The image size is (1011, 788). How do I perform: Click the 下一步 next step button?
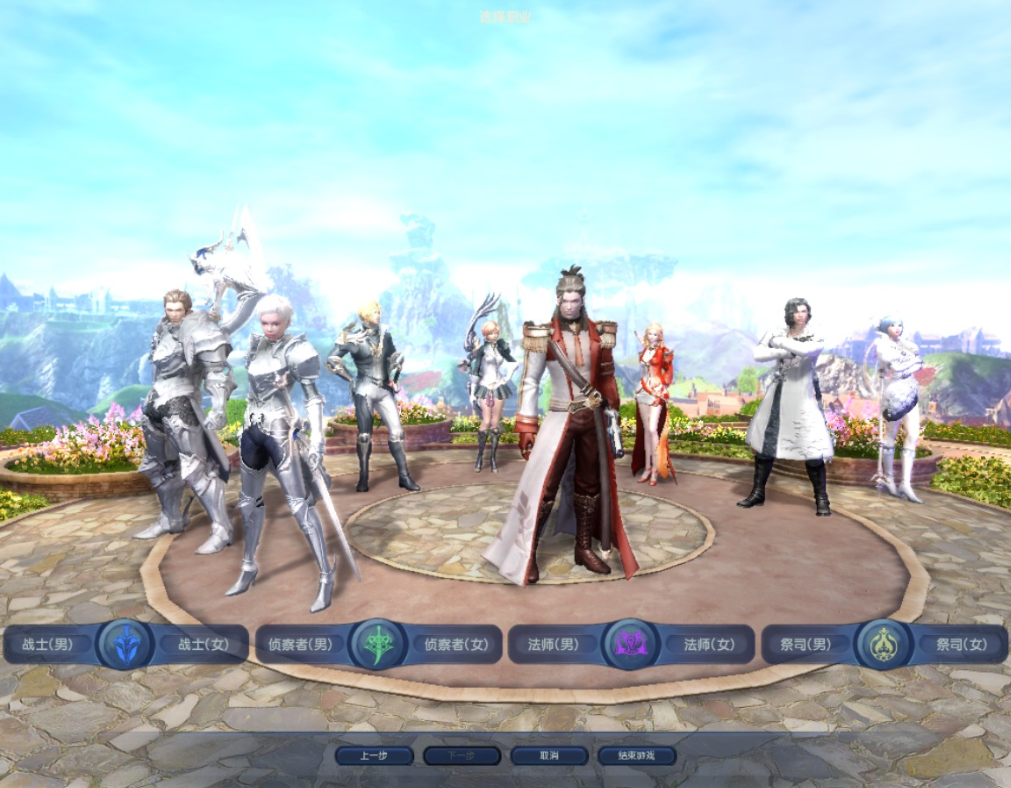(461, 756)
